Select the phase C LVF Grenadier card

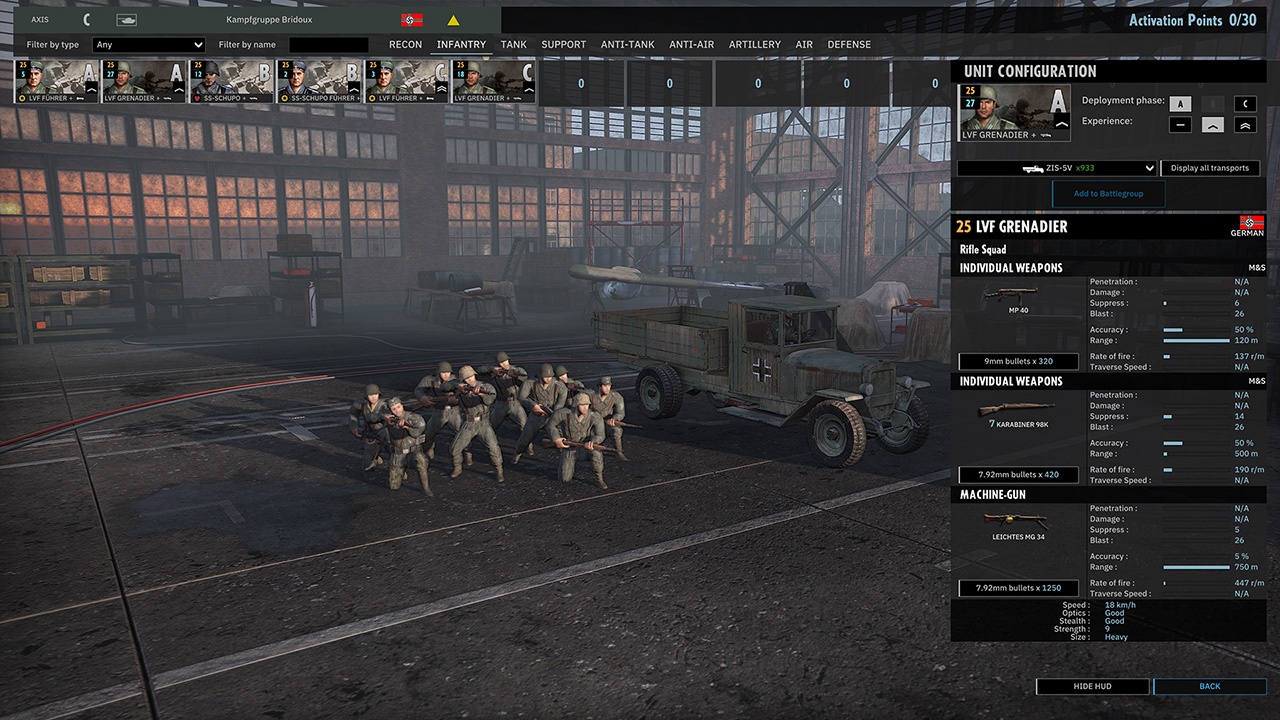495,82
